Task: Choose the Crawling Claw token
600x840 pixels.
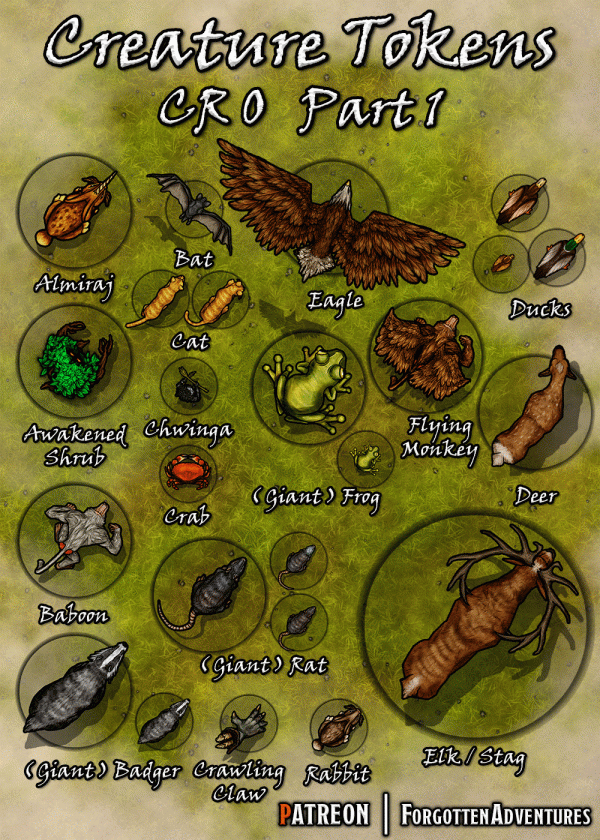Action: point(245,728)
